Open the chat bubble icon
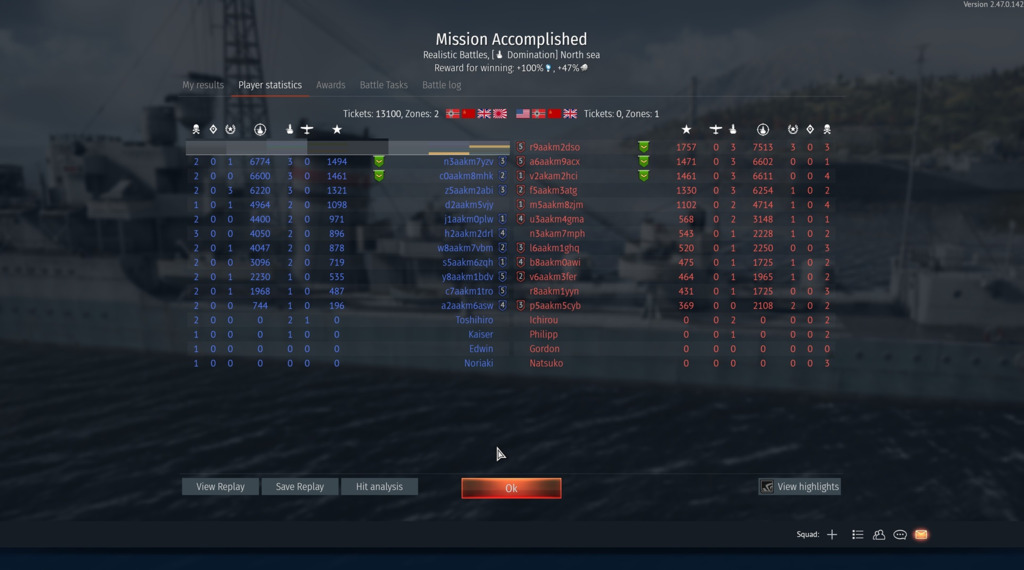This screenshot has height=570, width=1024. click(x=900, y=535)
